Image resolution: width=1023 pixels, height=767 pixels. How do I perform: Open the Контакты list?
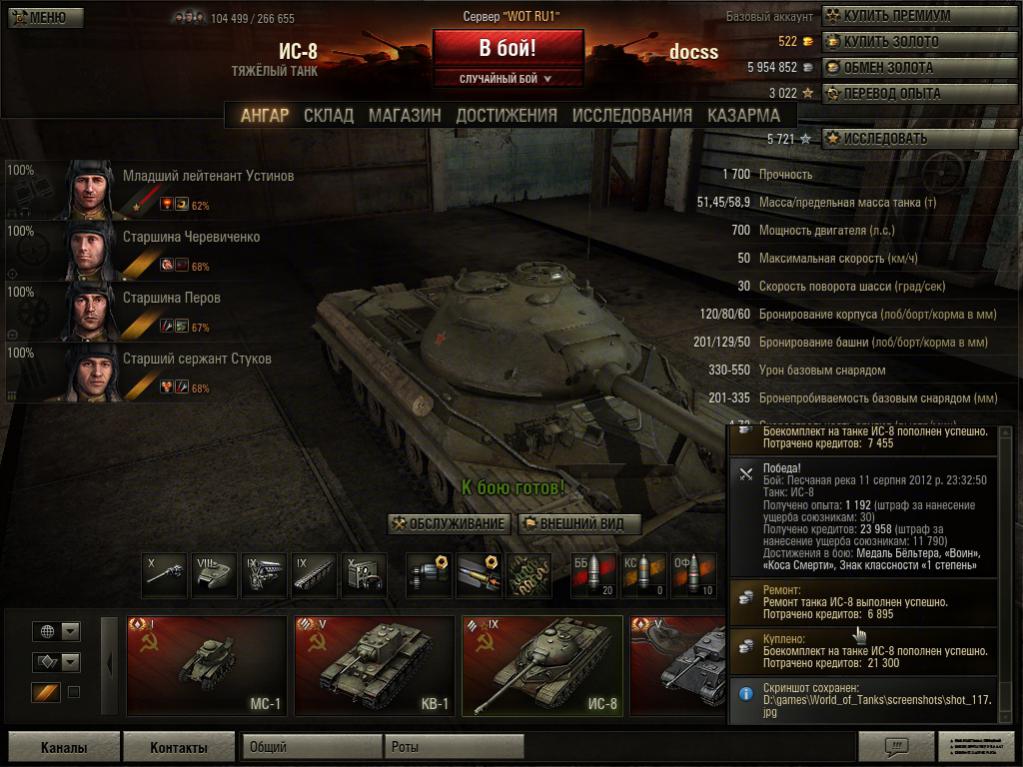coord(178,747)
